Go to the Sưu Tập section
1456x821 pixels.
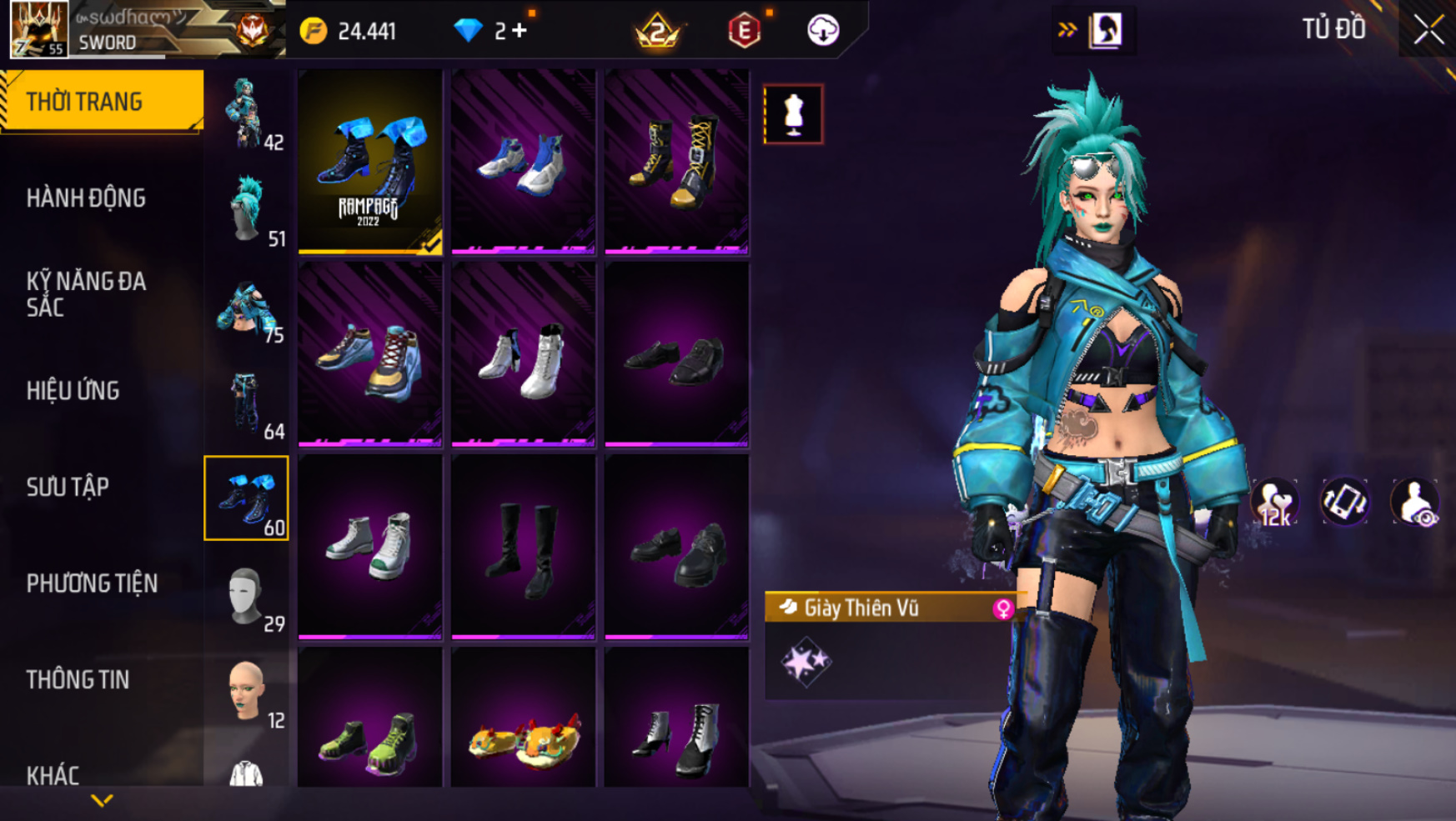coord(68,488)
